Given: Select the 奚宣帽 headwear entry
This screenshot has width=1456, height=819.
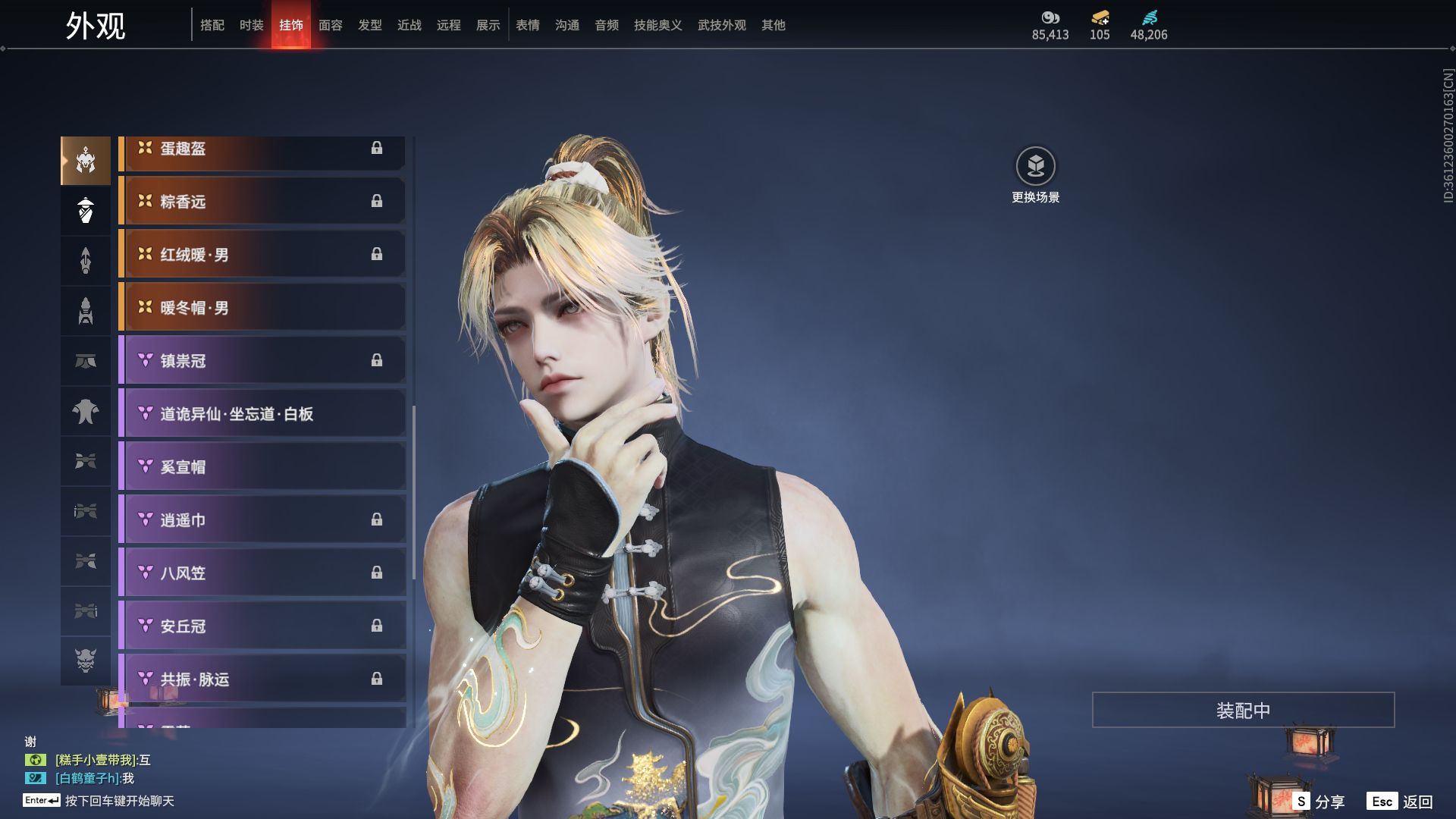Looking at the screenshot, I should pos(262,467).
